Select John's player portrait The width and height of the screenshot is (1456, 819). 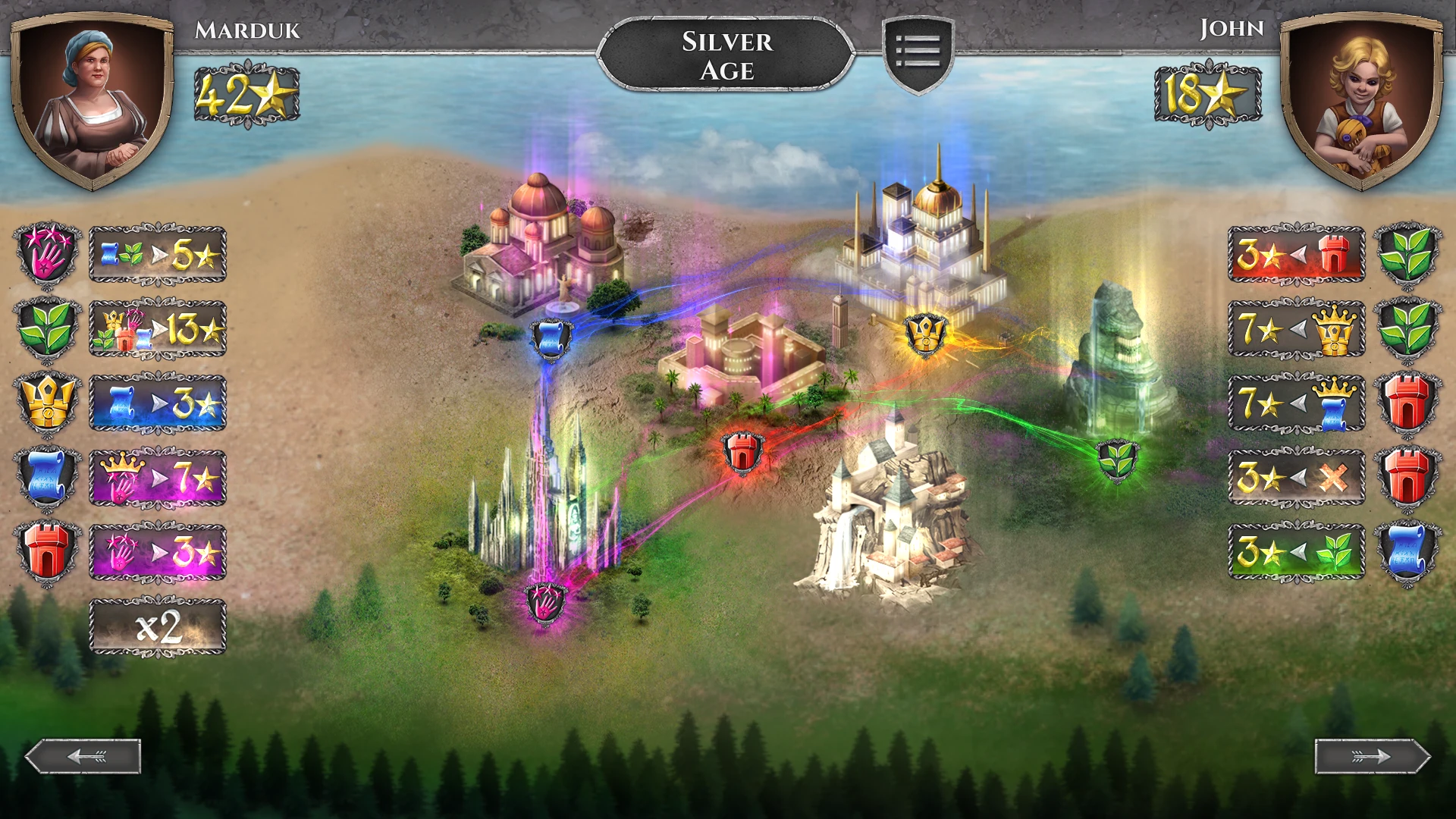(x=1361, y=99)
